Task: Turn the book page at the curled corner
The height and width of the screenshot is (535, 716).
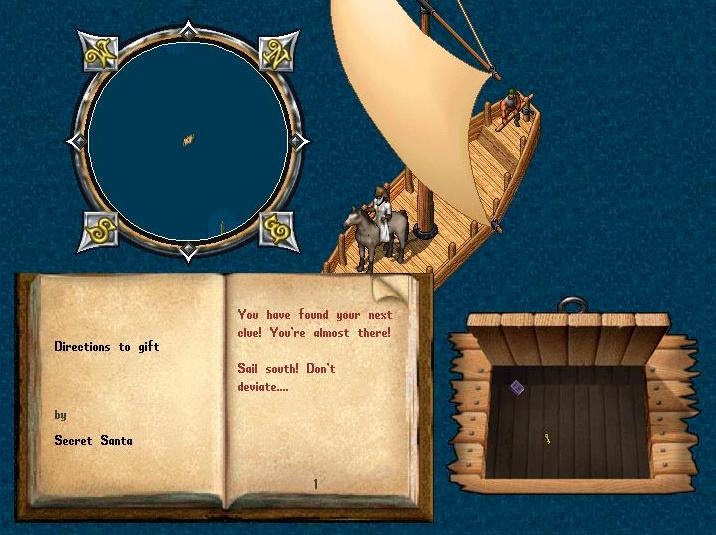Action: (x=394, y=291)
